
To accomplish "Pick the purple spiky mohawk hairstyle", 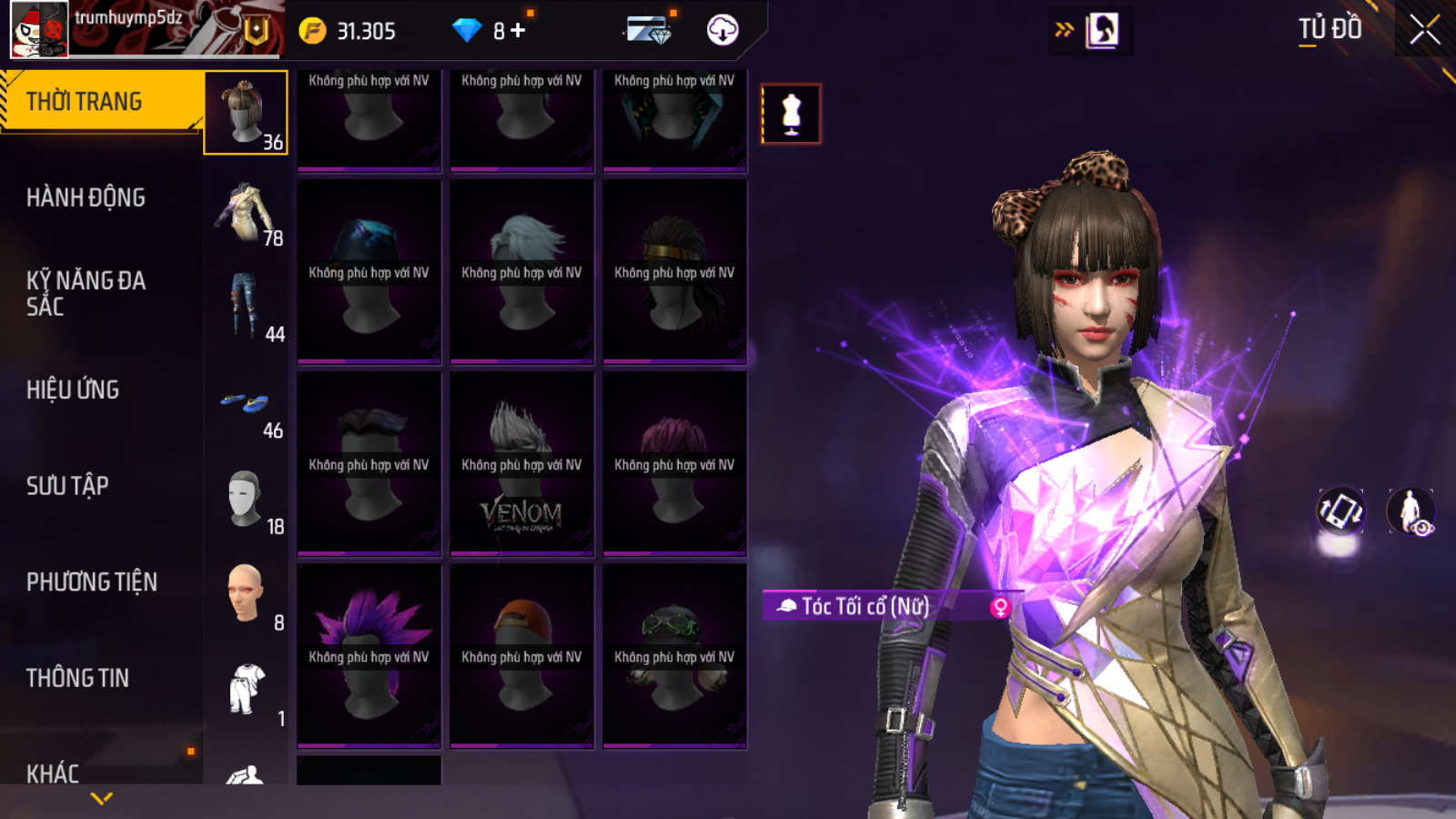I will pyautogui.click(x=369, y=655).
